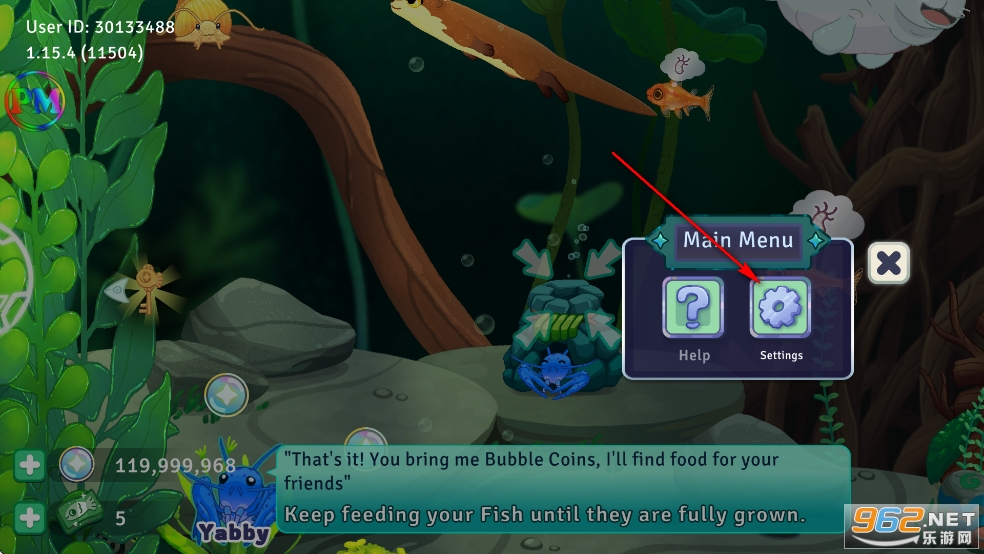Add more Bubble Coins with plus button
This screenshot has height=554, width=984.
coord(30,465)
